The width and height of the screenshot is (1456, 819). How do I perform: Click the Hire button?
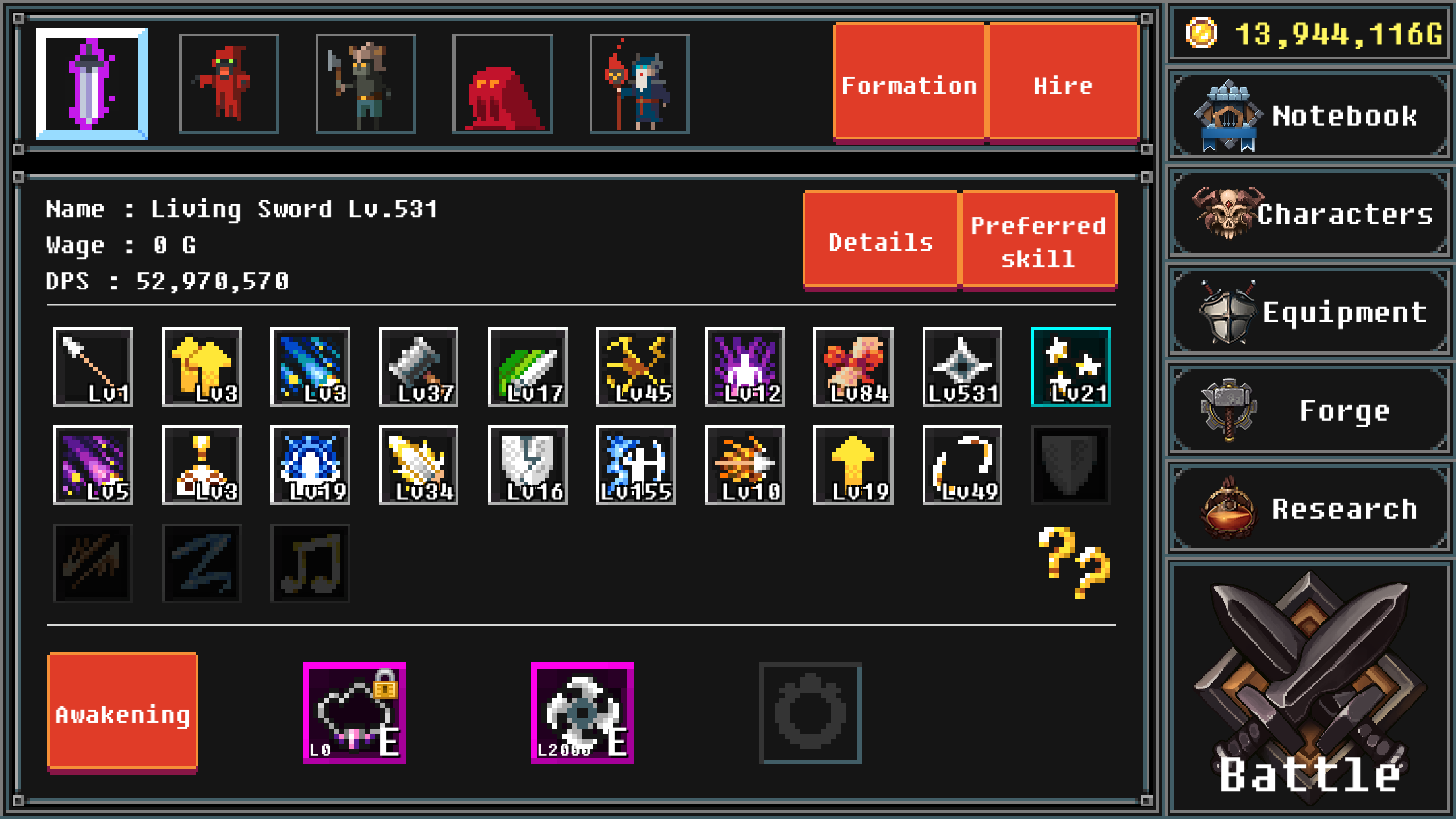tap(1062, 84)
